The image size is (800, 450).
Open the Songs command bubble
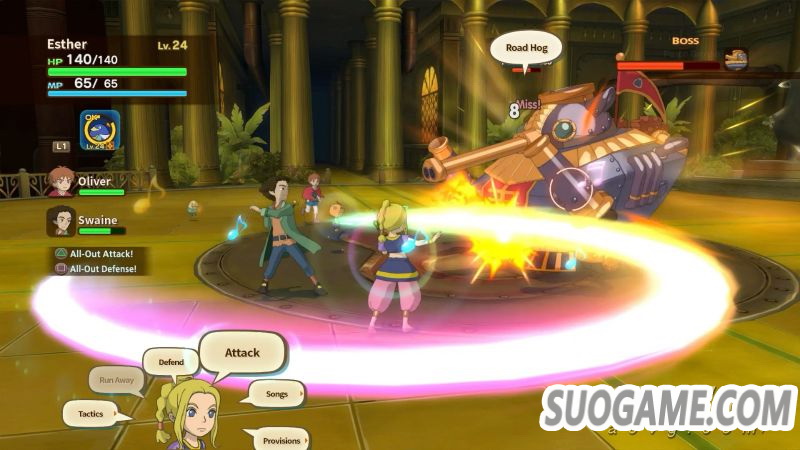coord(276,394)
